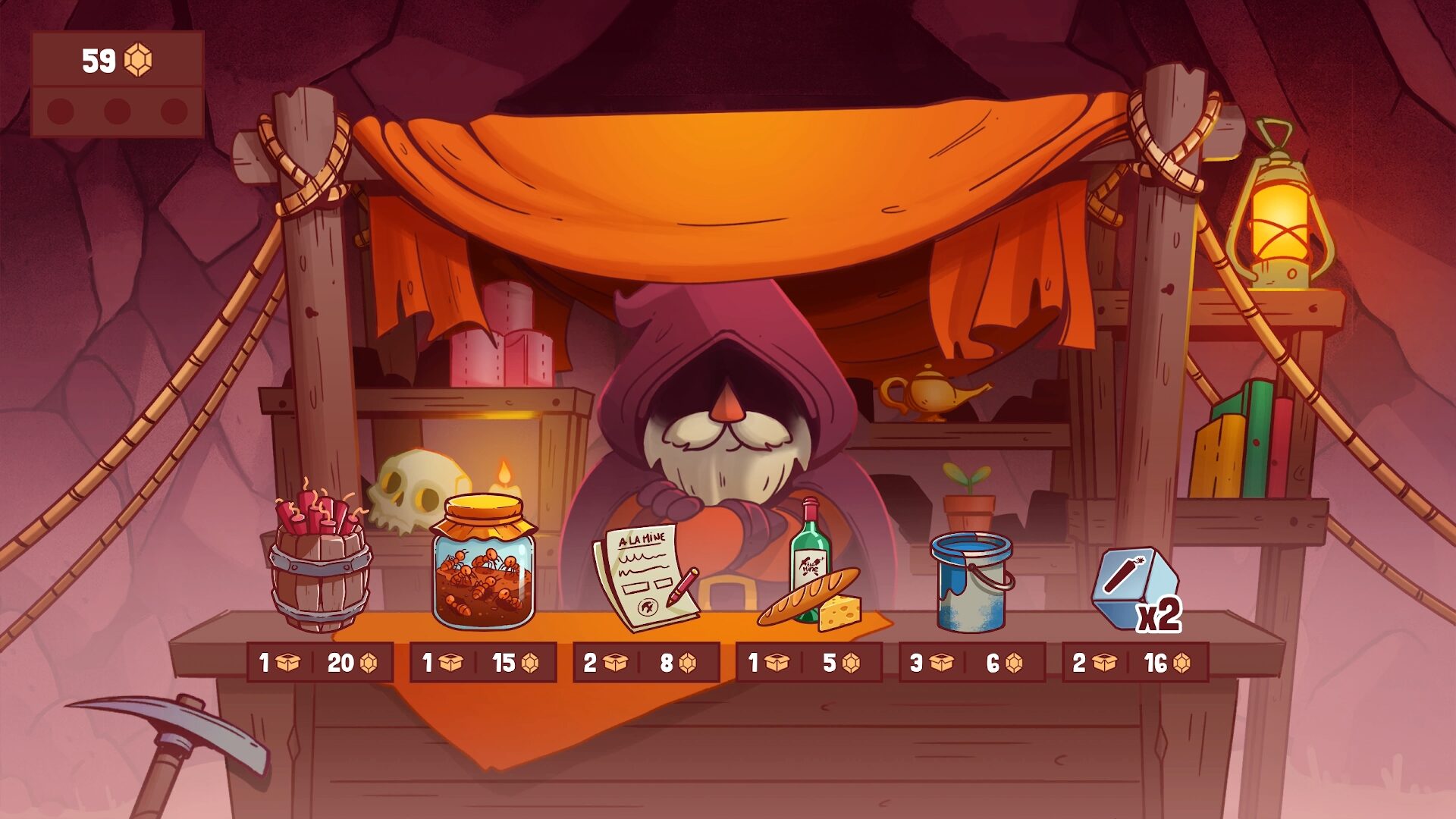Select the jar of ants item
Image resolution: width=1456 pixels, height=819 pixels.
[x=483, y=565]
